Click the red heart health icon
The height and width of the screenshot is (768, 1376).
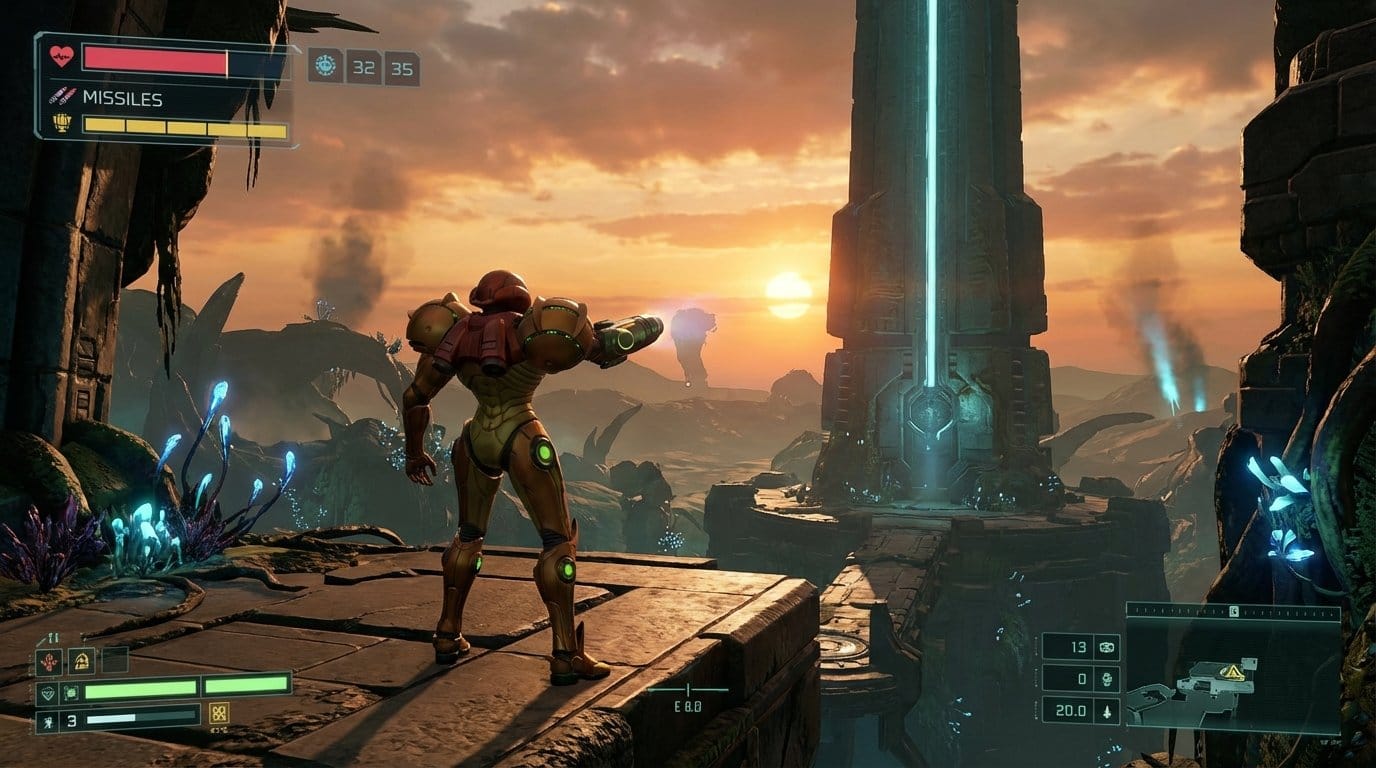coord(62,56)
